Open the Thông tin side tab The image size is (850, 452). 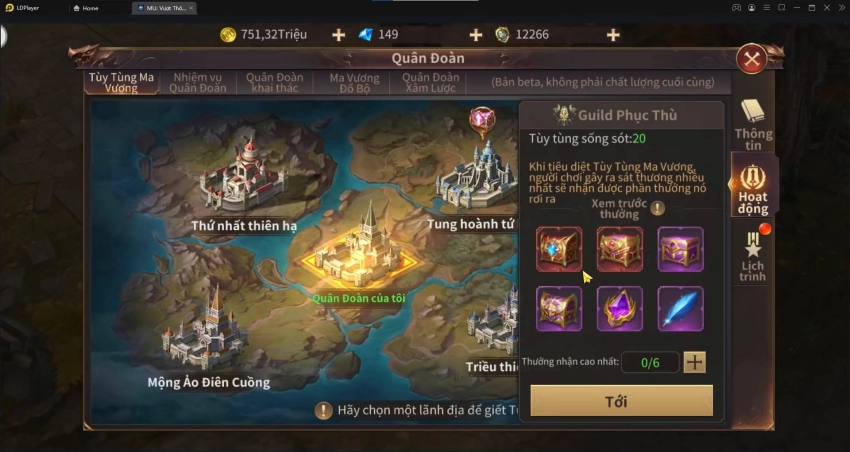(753, 125)
